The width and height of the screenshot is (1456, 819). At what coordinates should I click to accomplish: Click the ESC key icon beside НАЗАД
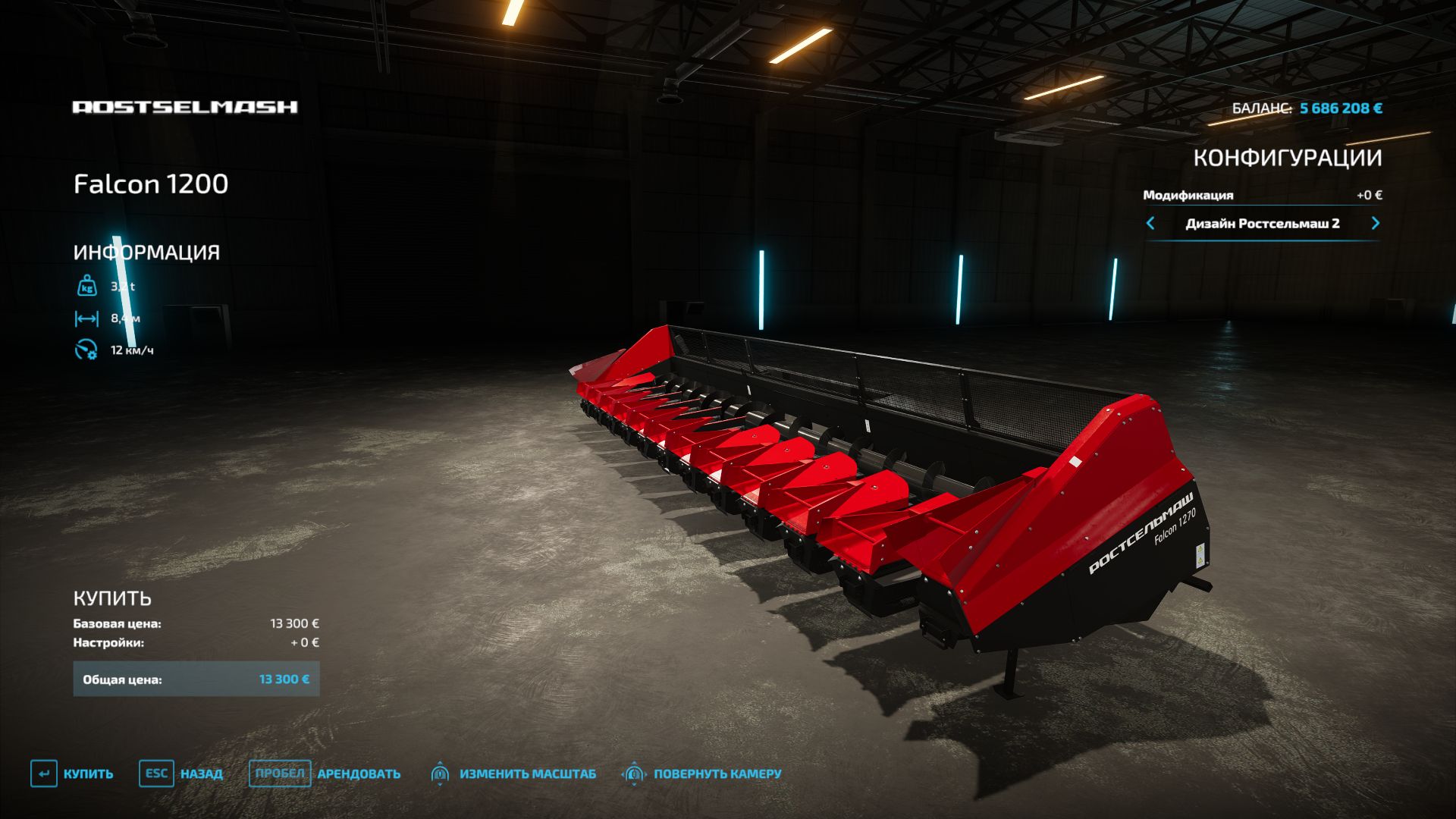click(155, 774)
